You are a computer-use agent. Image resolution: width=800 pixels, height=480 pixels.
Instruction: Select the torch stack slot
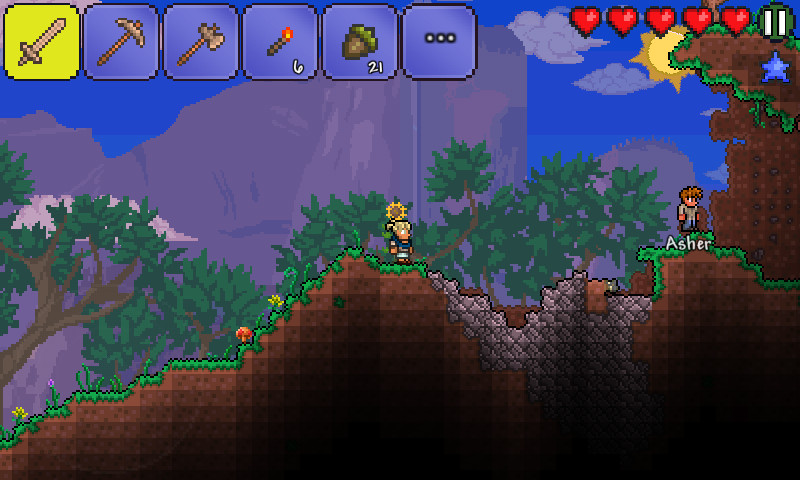(x=280, y=42)
